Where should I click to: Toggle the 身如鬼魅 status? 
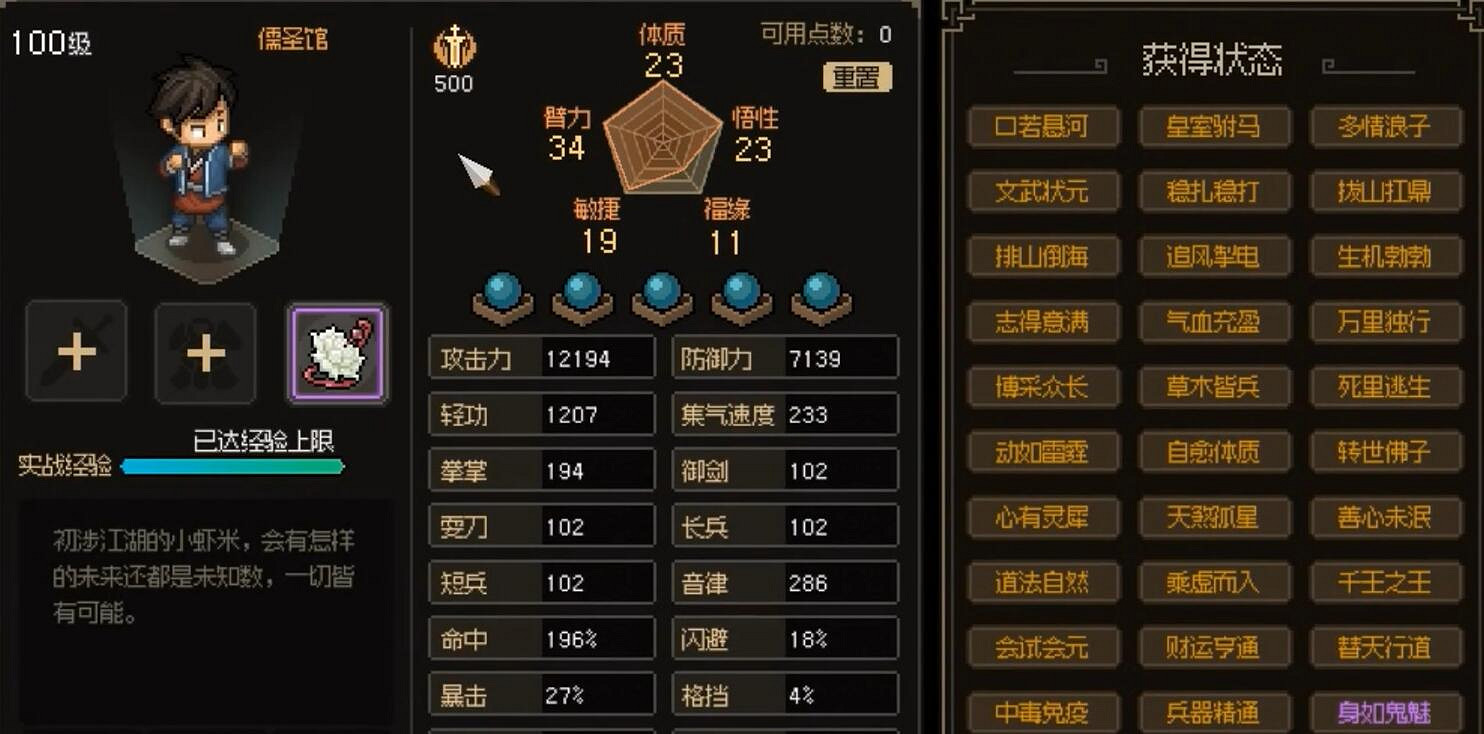point(1386,712)
